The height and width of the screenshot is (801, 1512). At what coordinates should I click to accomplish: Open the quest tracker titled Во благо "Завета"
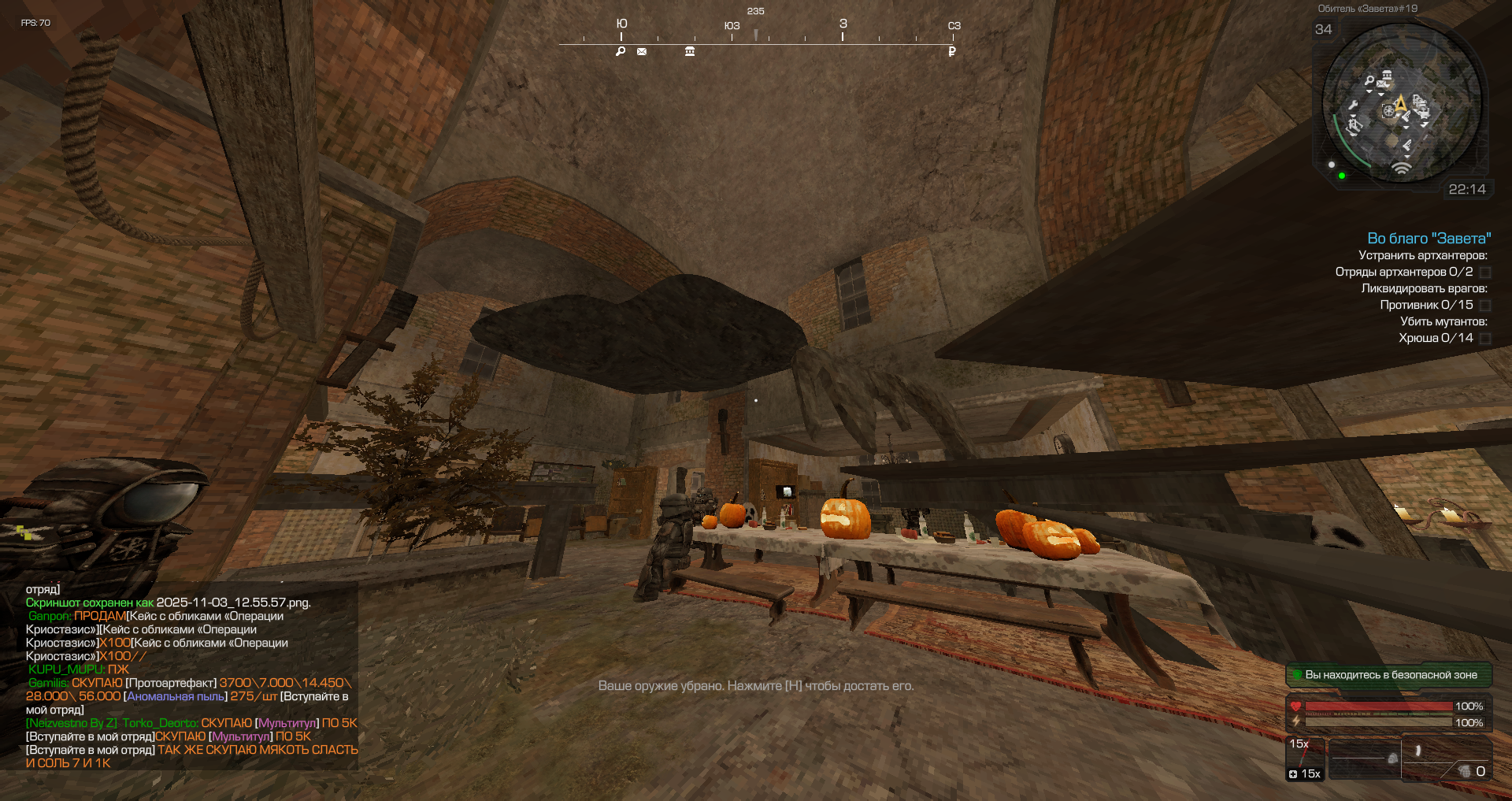click(x=1429, y=238)
